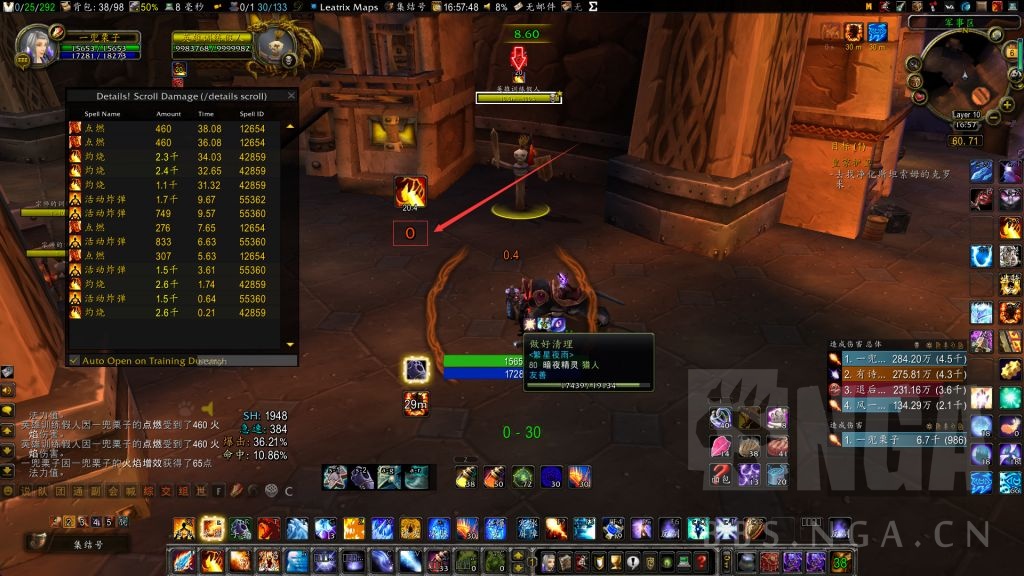1024x576 pixels.
Task: Click the first row of damage meter
Action: tap(897, 358)
